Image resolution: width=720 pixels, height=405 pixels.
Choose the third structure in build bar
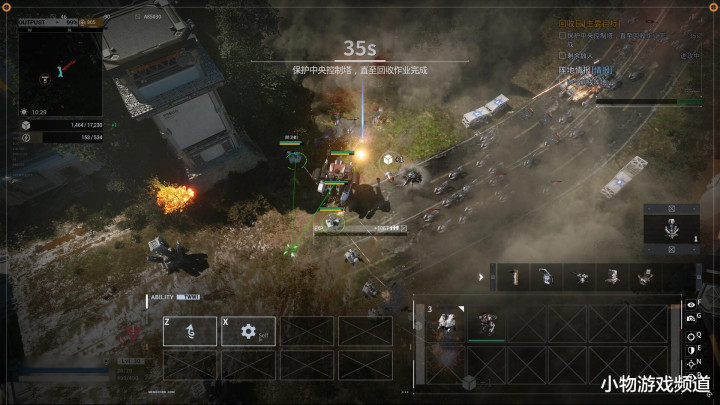581,277
